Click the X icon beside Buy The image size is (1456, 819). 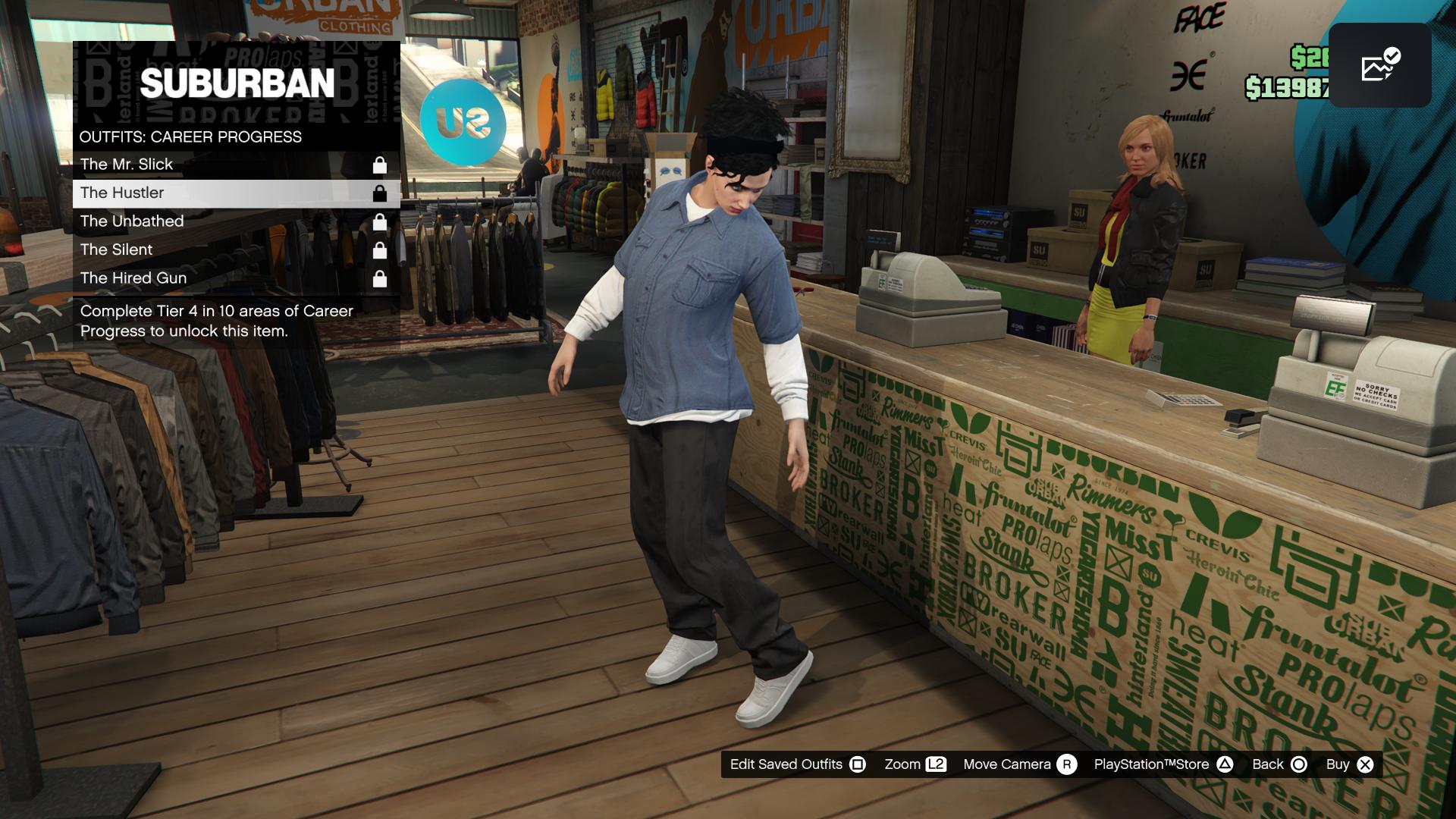(x=1365, y=764)
